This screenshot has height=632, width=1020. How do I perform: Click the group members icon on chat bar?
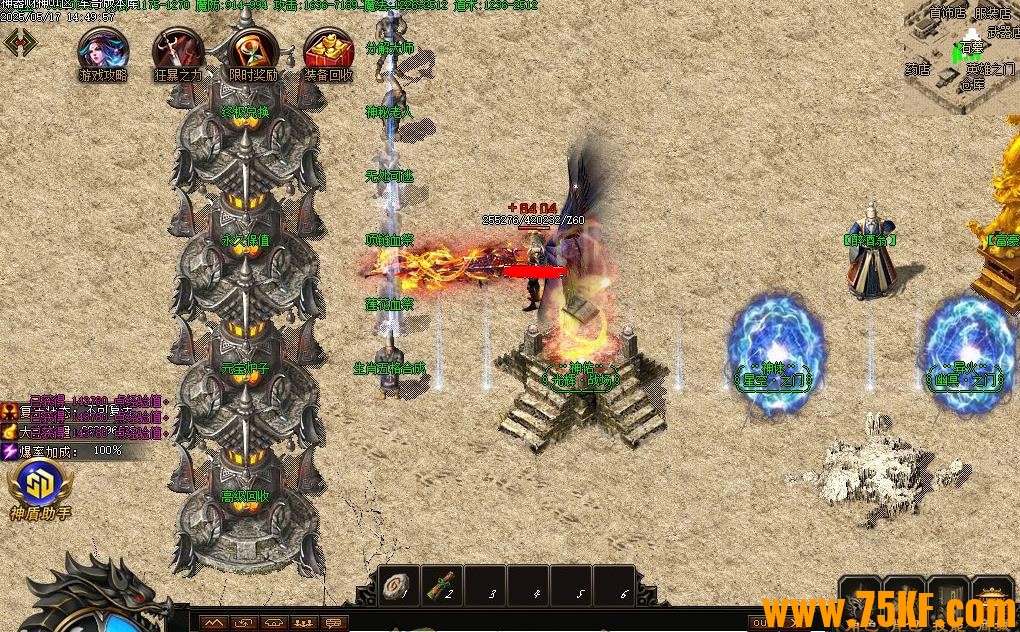point(303,623)
